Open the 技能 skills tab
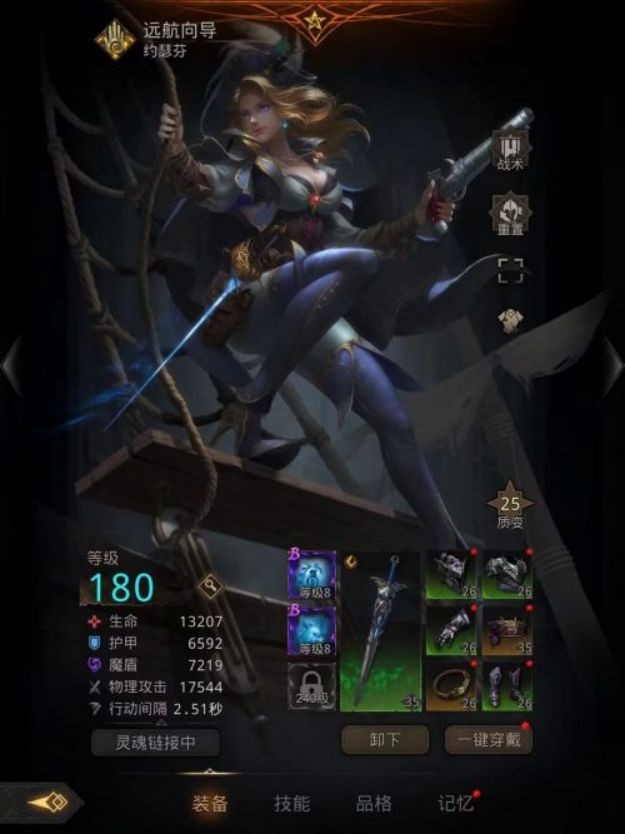The width and height of the screenshot is (625, 834). 292,803
